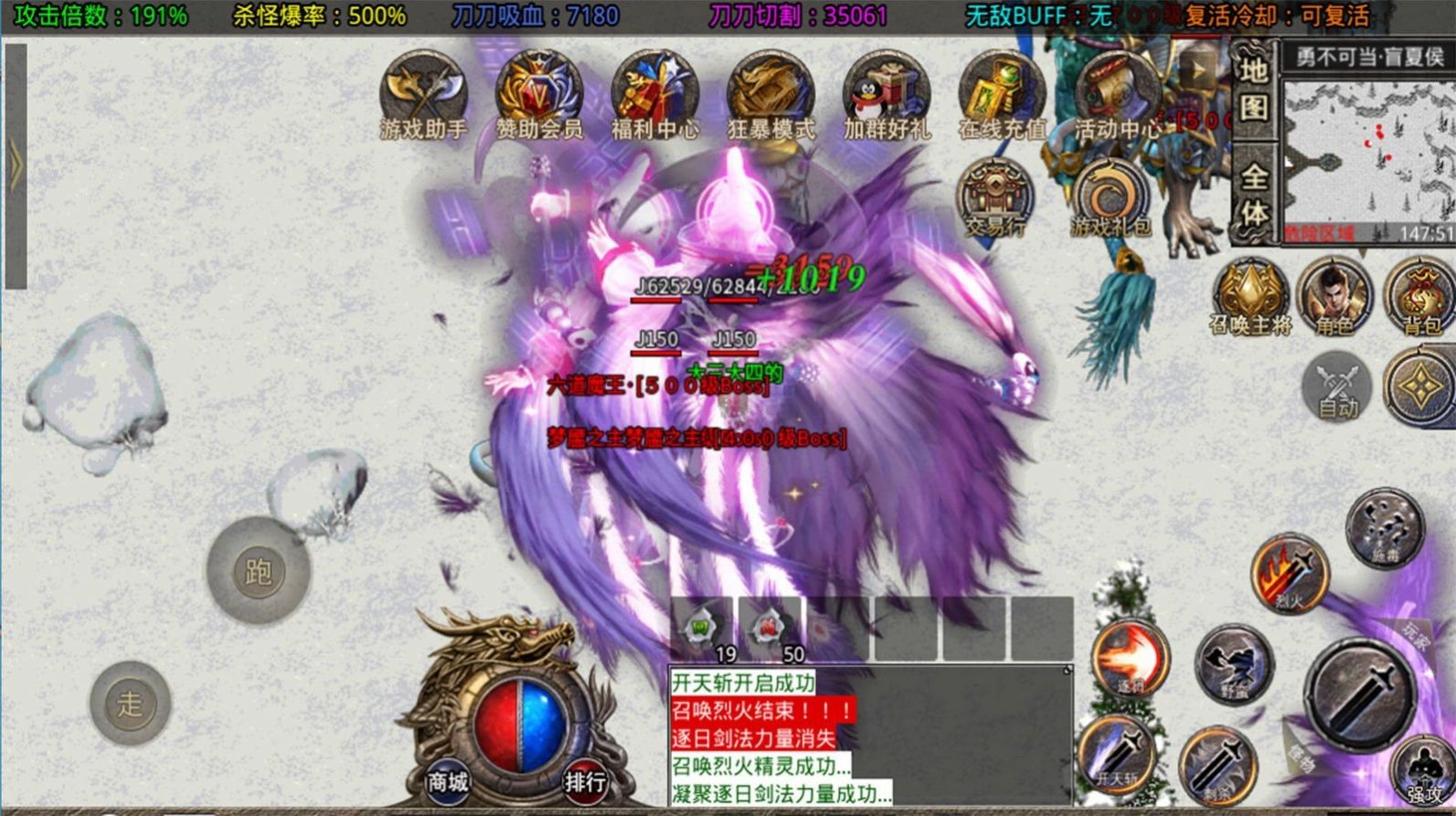Open the 排行 rankings
This screenshot has height=816, width=1456.
(x=585, y=781)
